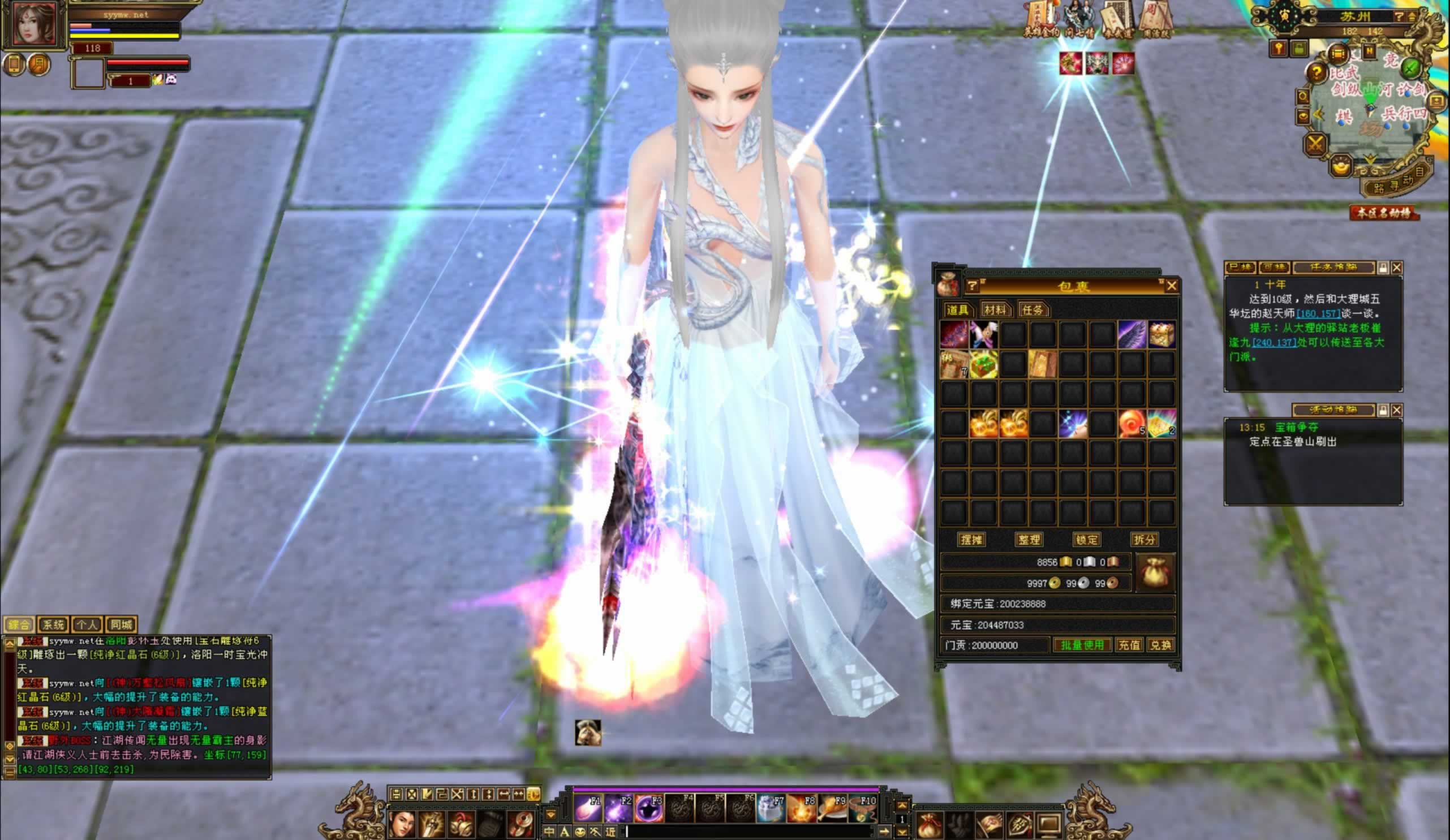Open a stall with 摆摊 button

point(971,540)
